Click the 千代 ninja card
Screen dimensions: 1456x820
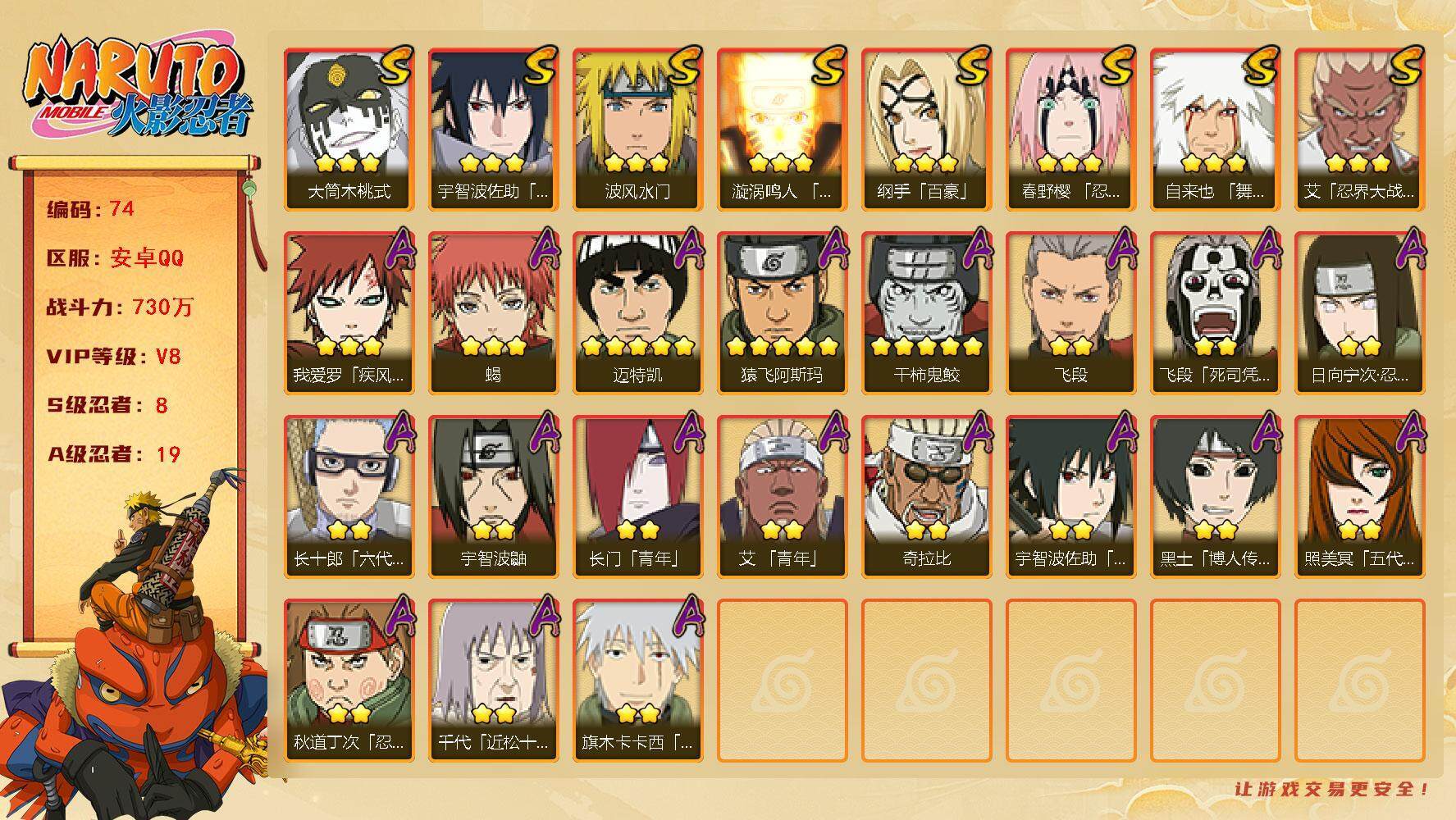pyautogui.click(x=493, y=680)
